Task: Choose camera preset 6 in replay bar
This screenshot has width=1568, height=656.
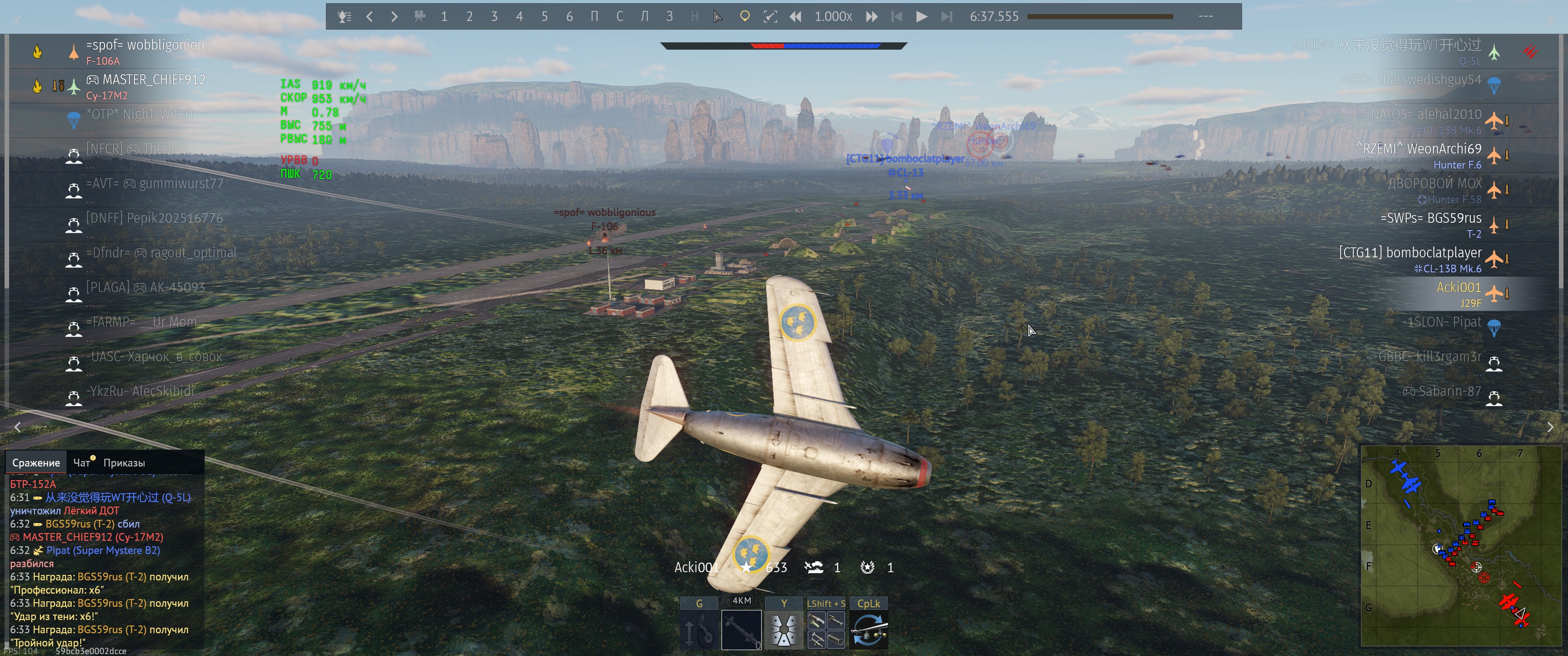Action: coord(569,16)
